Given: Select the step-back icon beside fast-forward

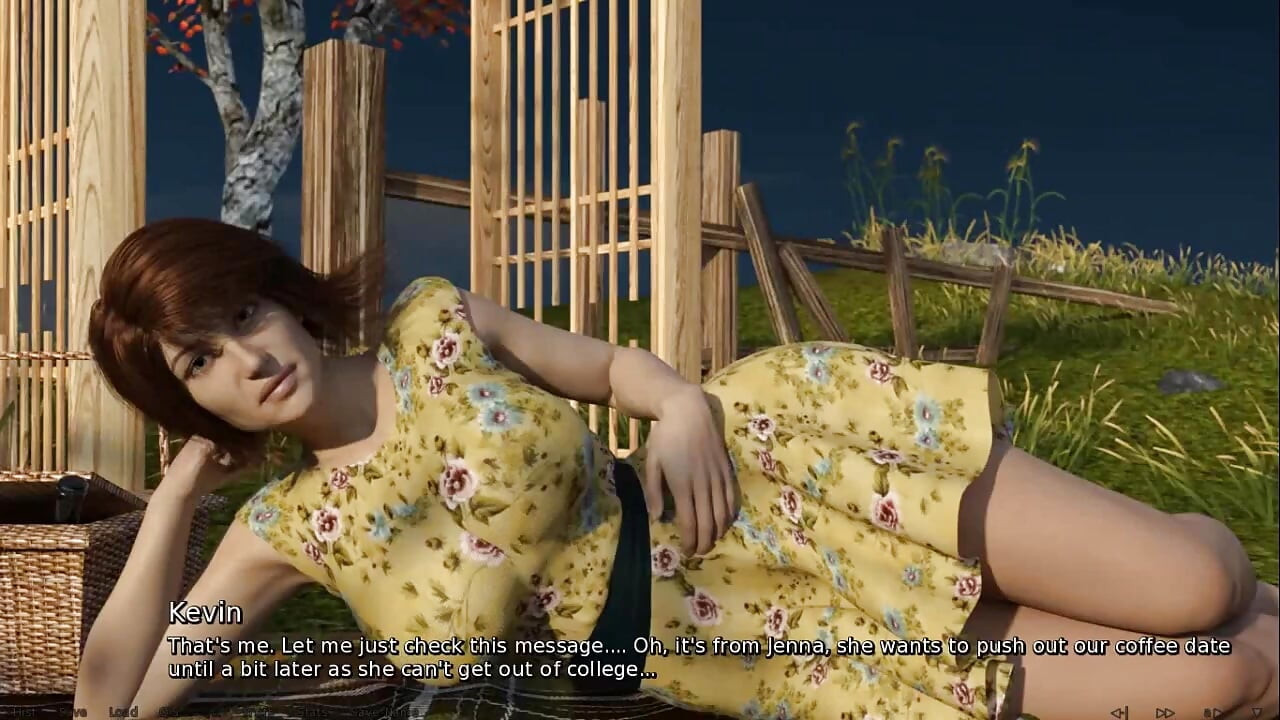Looking at the screenshot, I should (1118, 711).
